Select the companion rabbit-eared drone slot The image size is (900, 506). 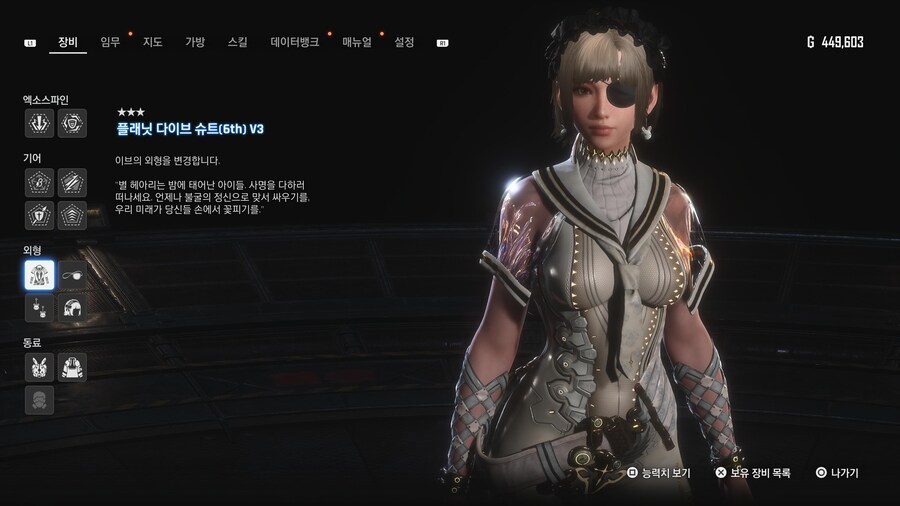[x=39, y=367]
